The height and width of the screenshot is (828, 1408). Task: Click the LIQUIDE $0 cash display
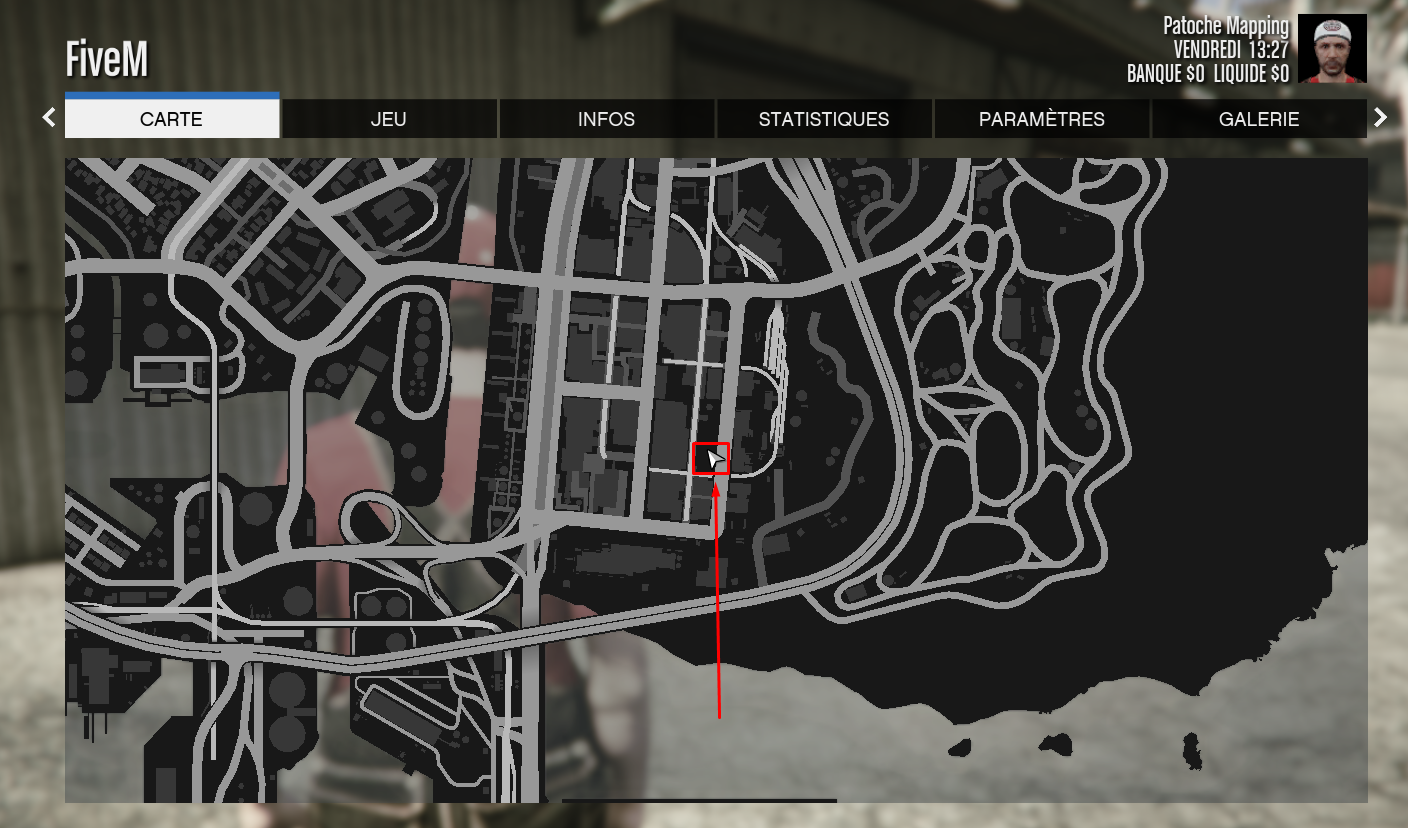1251,73
